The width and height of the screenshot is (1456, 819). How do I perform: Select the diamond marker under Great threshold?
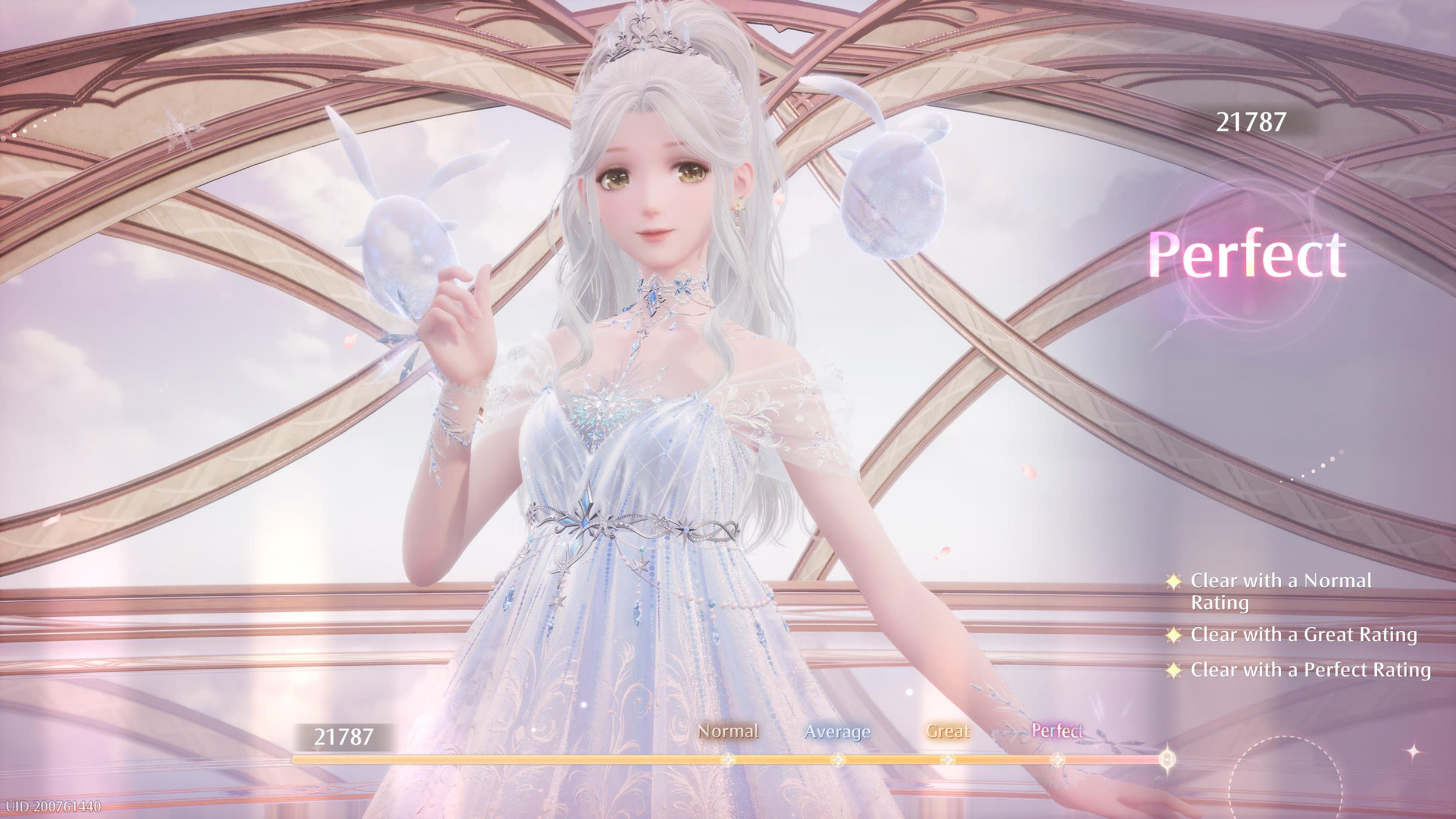pyautogui.click(x=948, y=761)
